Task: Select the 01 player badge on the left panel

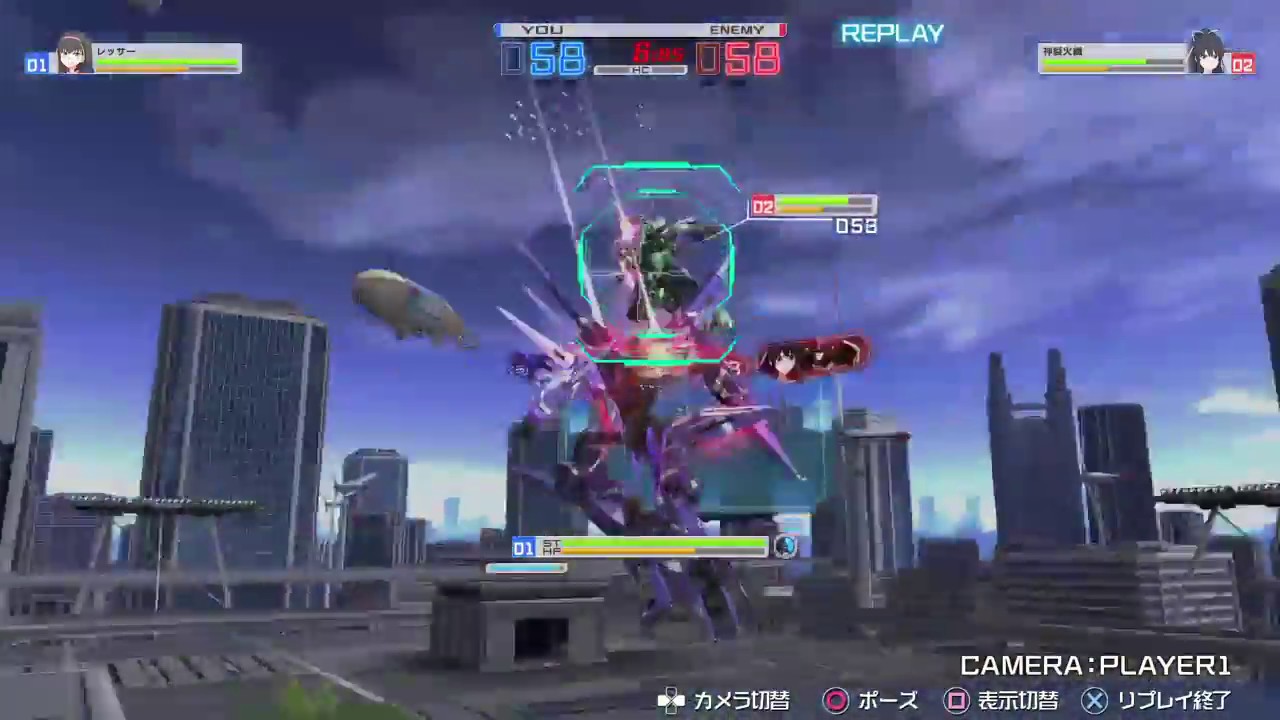Action: (35, 62)
